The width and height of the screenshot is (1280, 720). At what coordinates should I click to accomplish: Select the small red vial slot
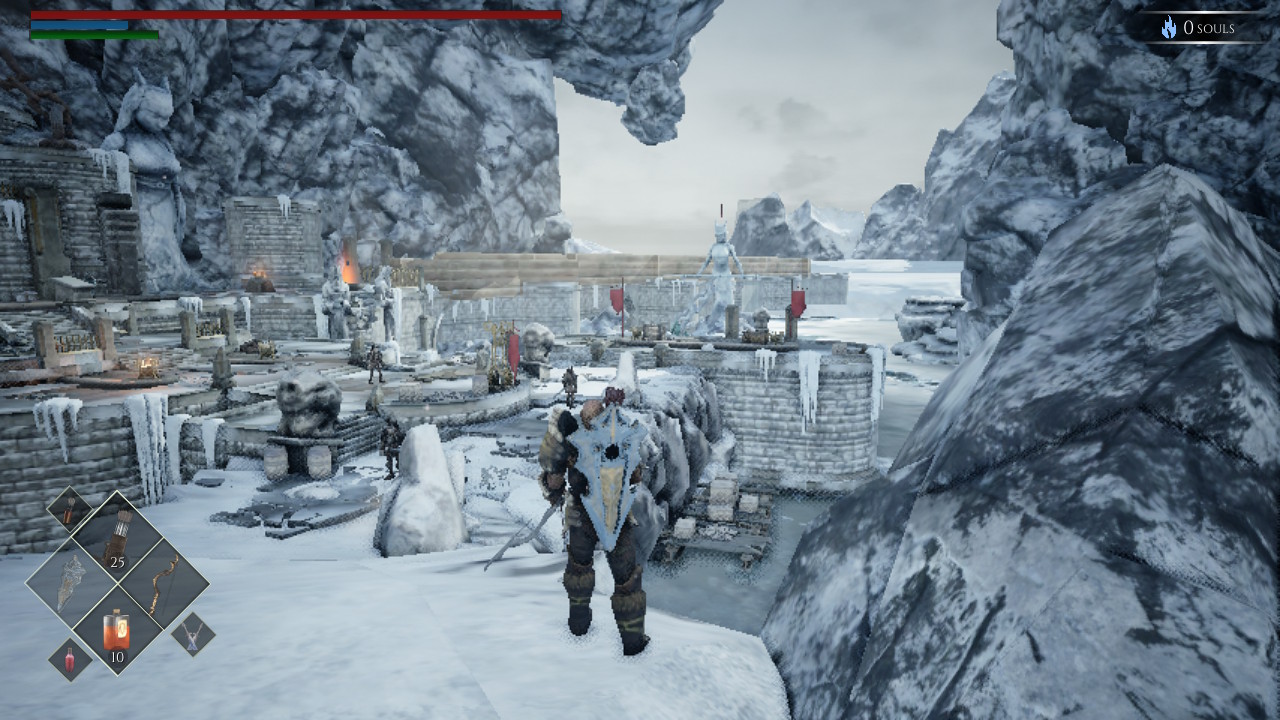pos(71,660)
